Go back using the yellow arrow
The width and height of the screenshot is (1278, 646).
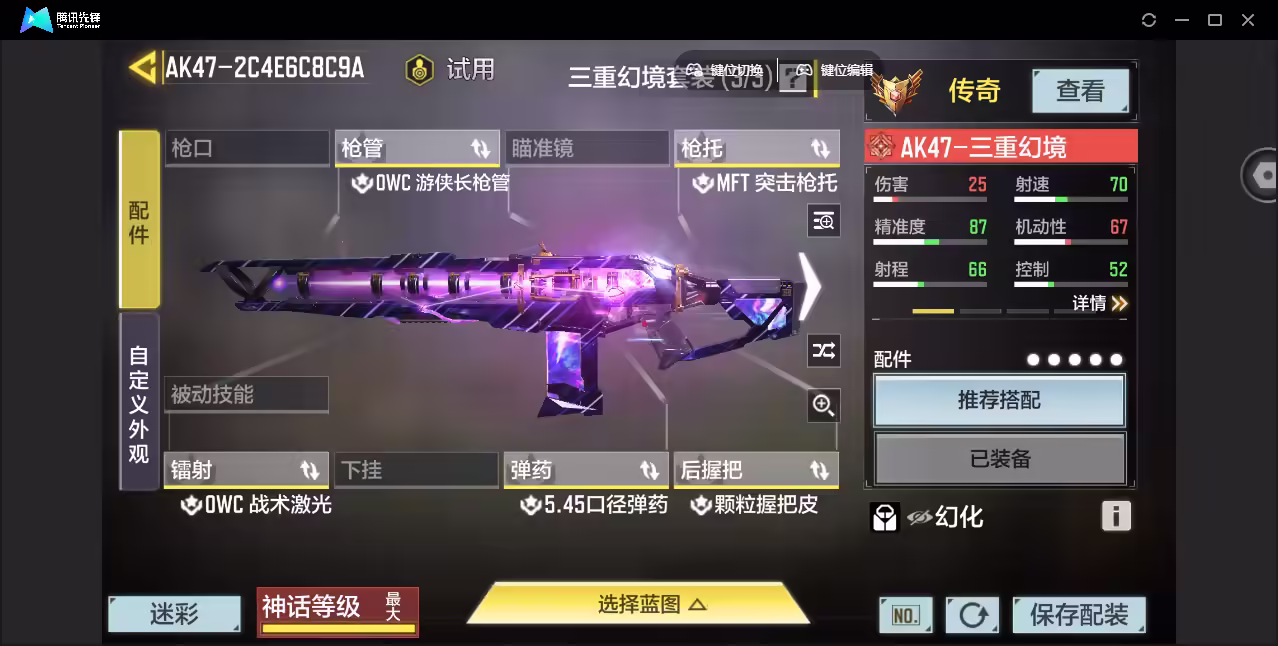(143, 67)
